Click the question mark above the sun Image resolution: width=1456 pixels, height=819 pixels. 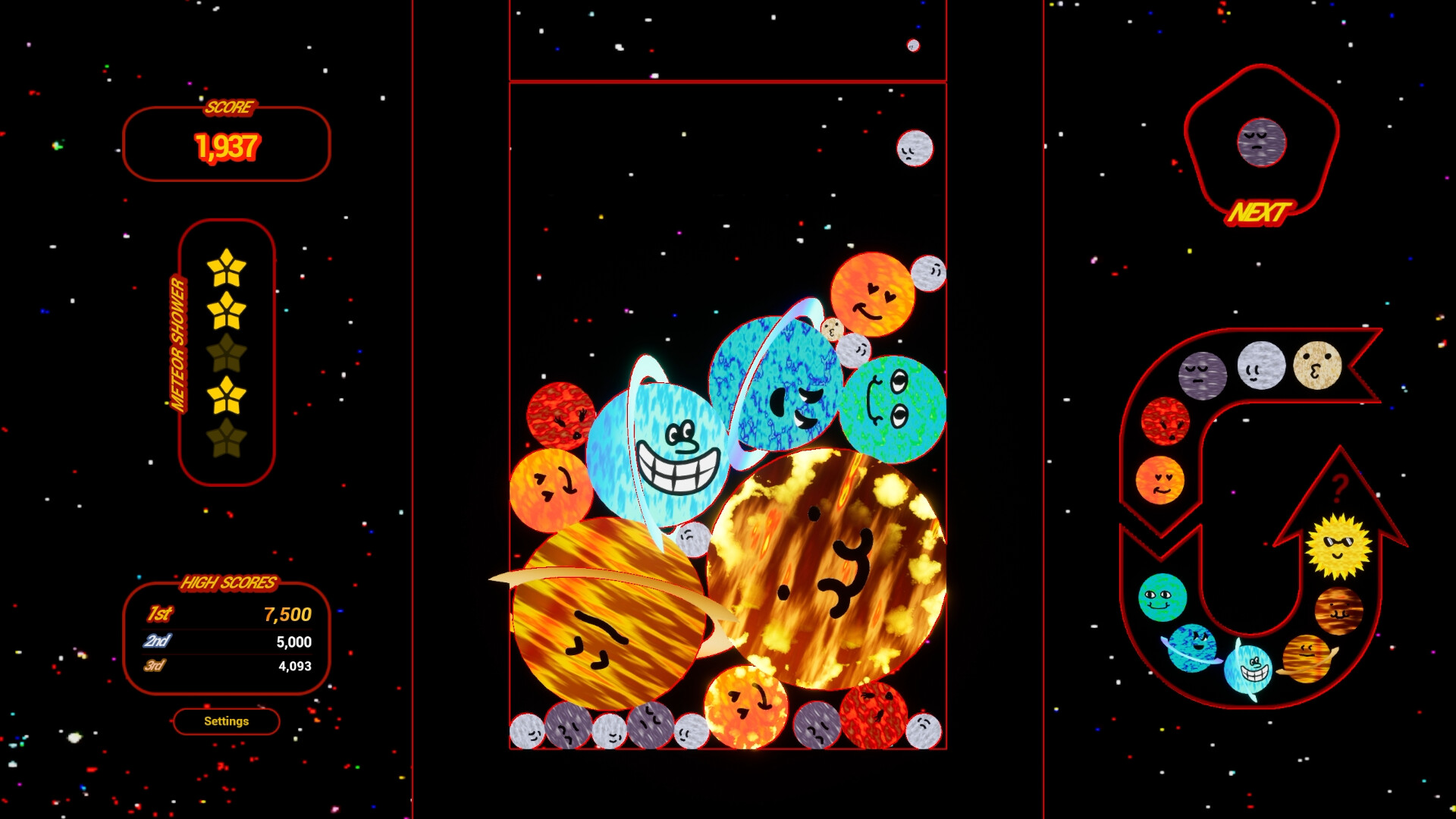[1340, 488]
